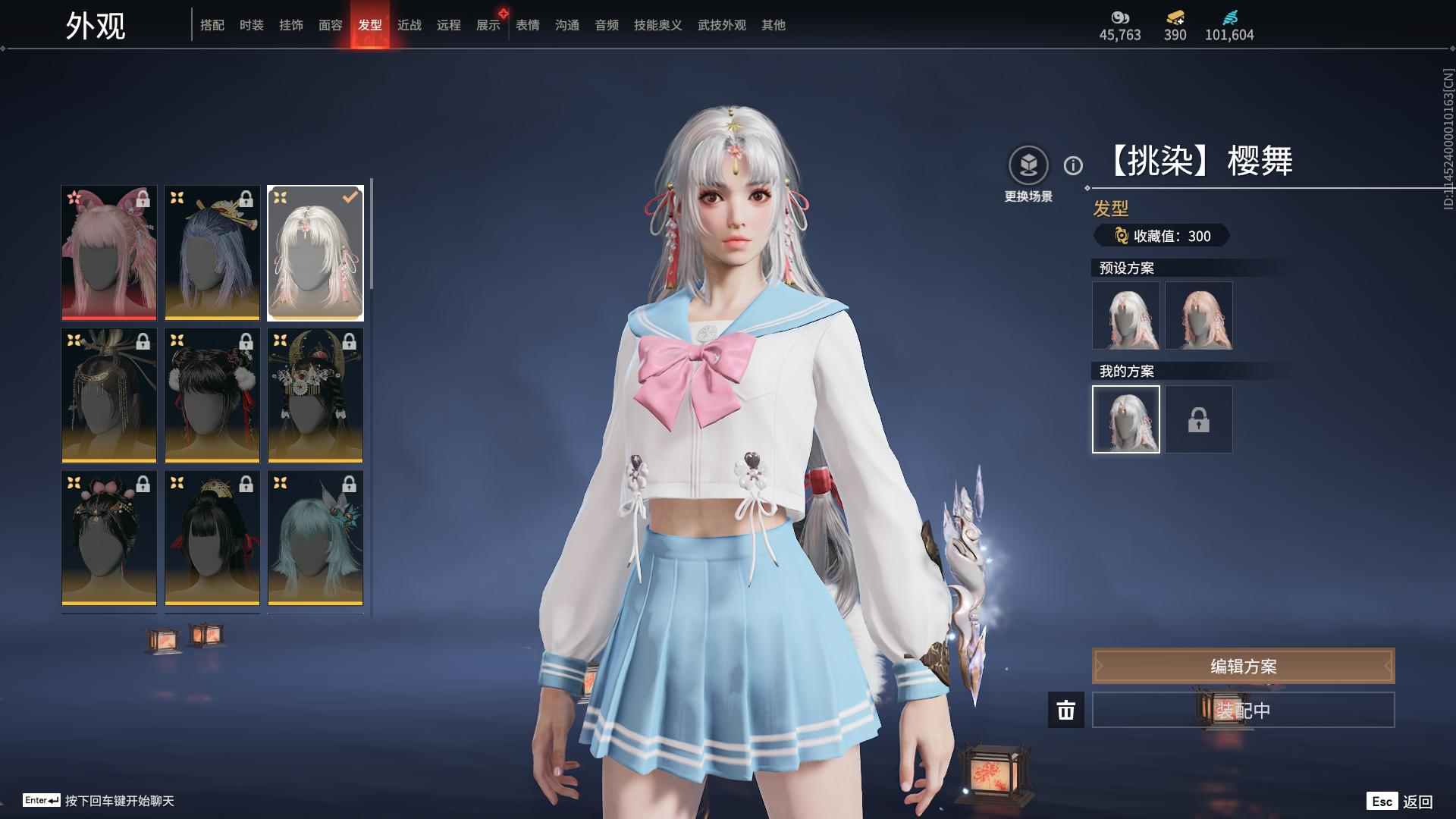Open 编辑方案 to edit the scheme

pyautogui.click(x=1243, y=666)
